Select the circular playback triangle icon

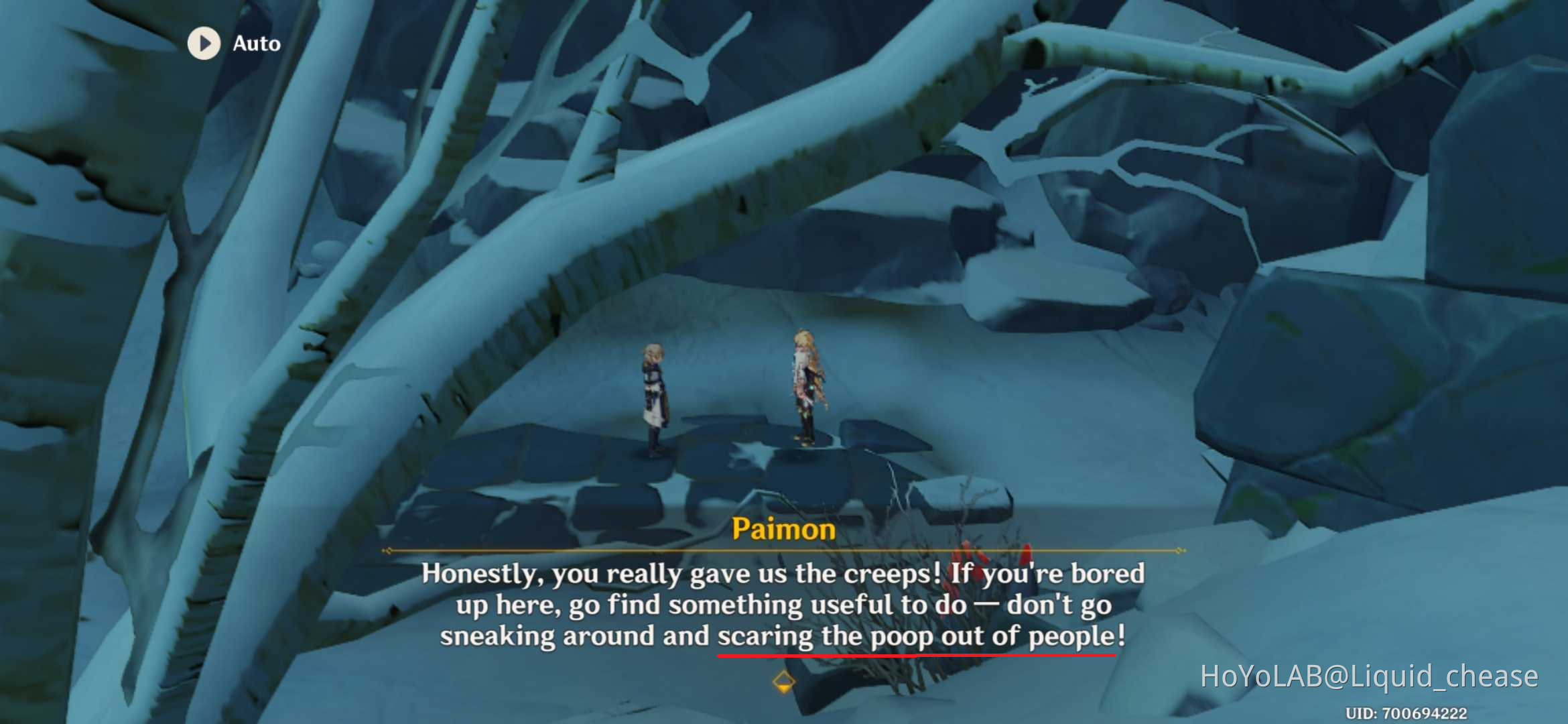pos(204,44)
